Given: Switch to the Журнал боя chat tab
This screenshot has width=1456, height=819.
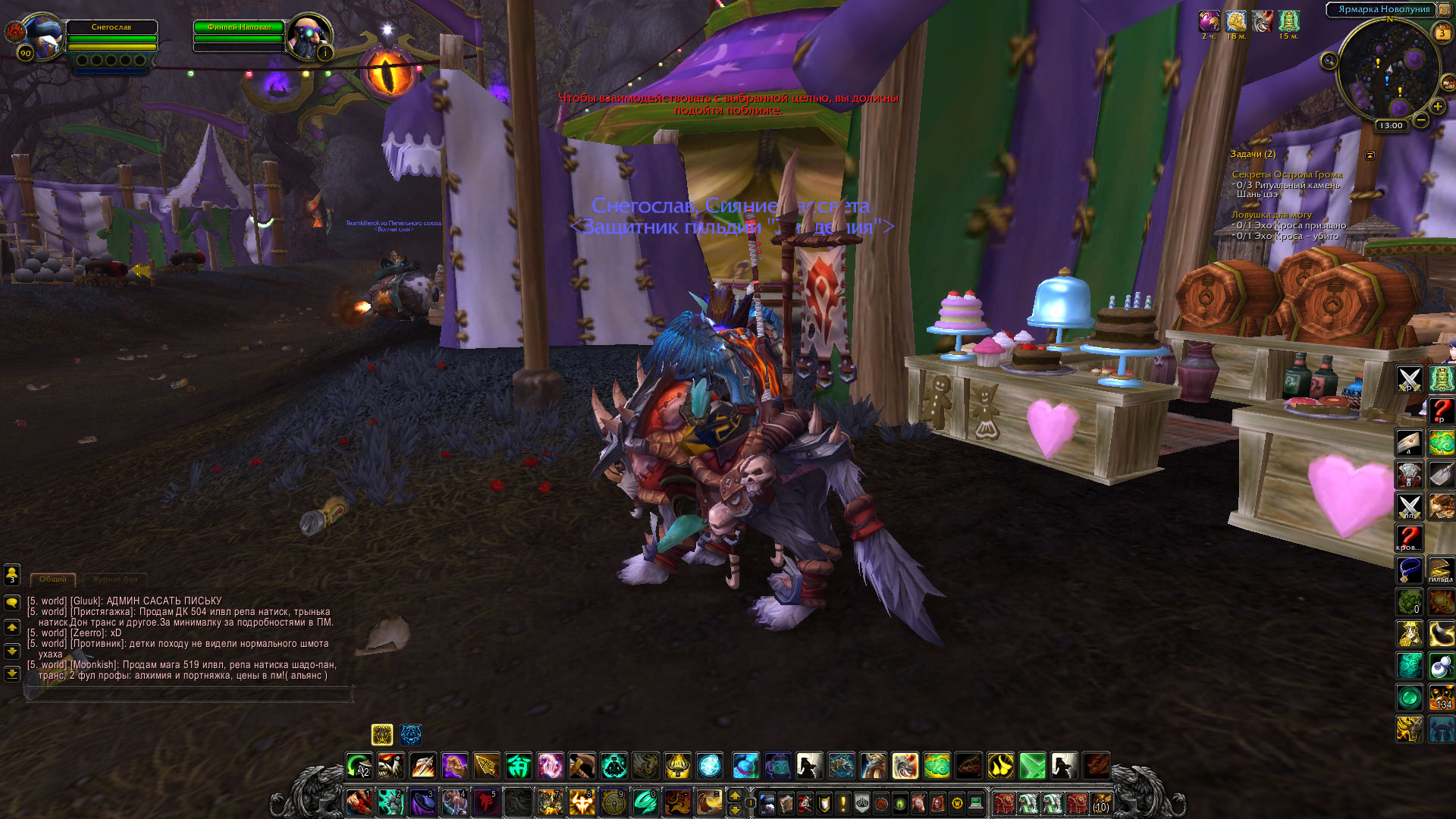Looking at the screenshot, I should tap(115, 579).
